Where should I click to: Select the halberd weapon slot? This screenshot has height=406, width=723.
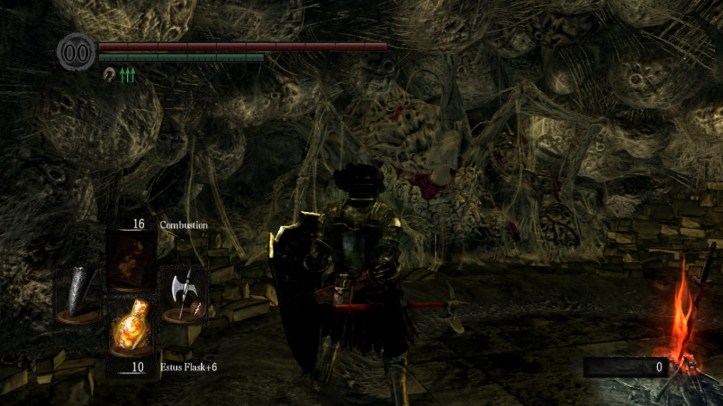pyautogui.click(x=183, y=294)
